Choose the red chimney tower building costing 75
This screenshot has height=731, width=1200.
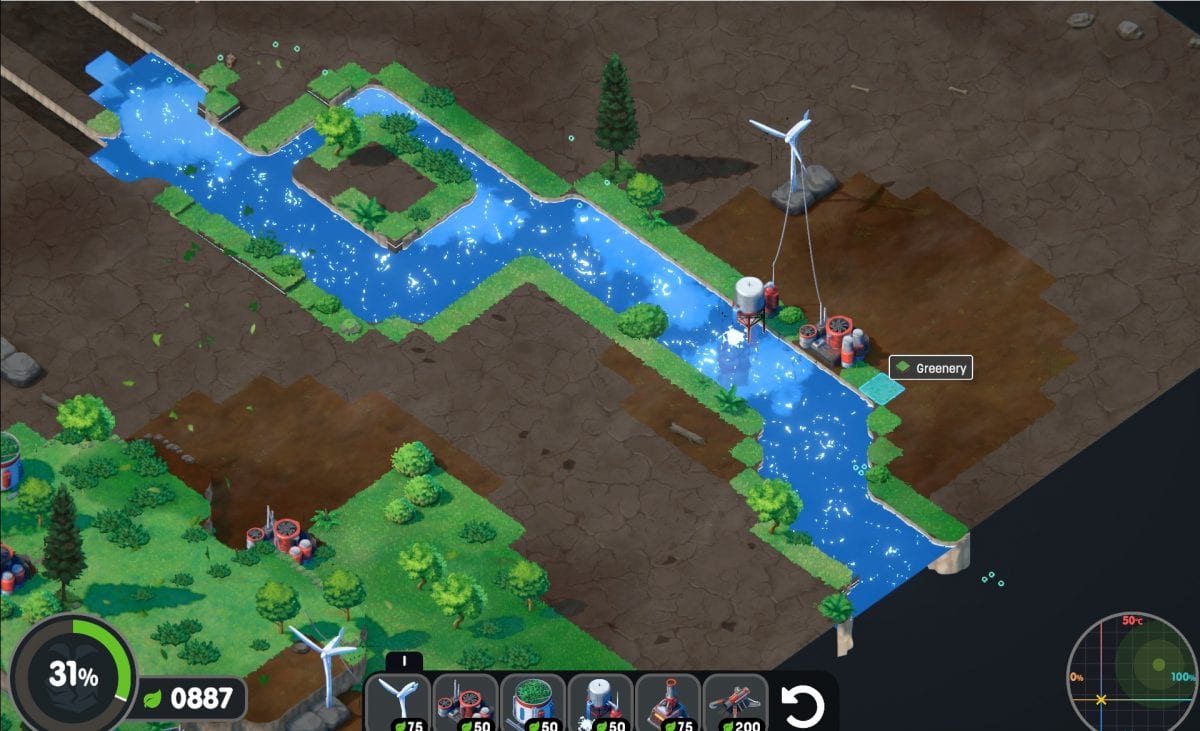coord(668,702)
